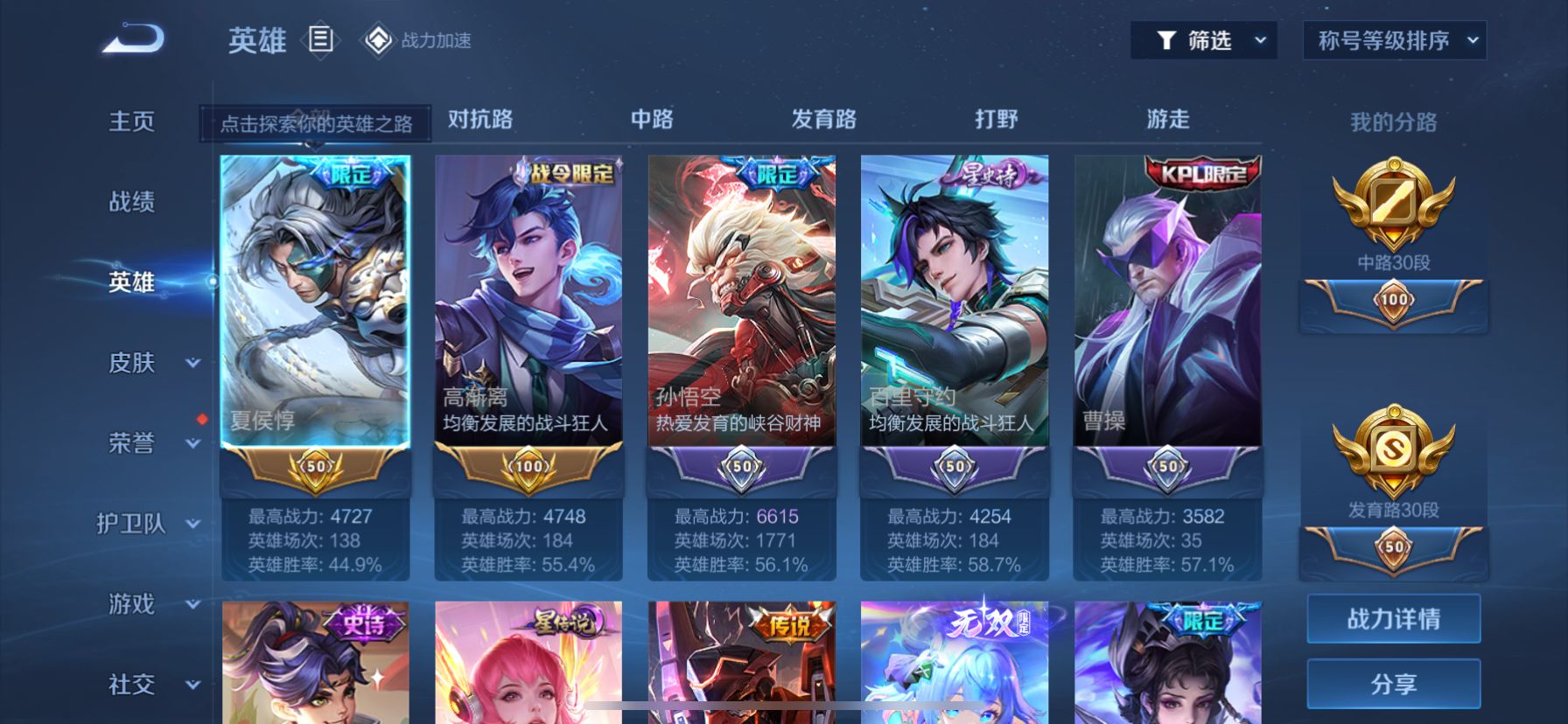Open the 称号等级排序 sort dropdown
The image size is (1568, 724).
tap(1394, 40)
